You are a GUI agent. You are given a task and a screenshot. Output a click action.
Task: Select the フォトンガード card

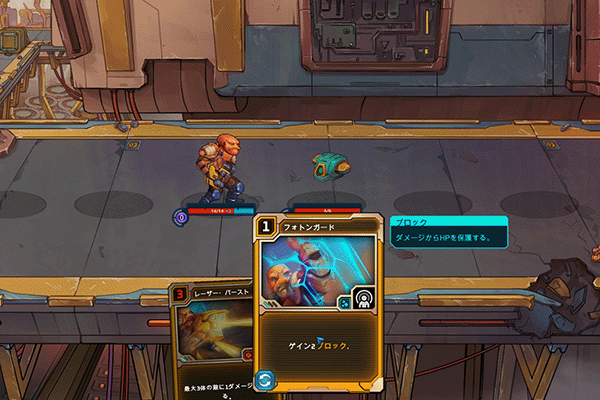pos(318,300)
